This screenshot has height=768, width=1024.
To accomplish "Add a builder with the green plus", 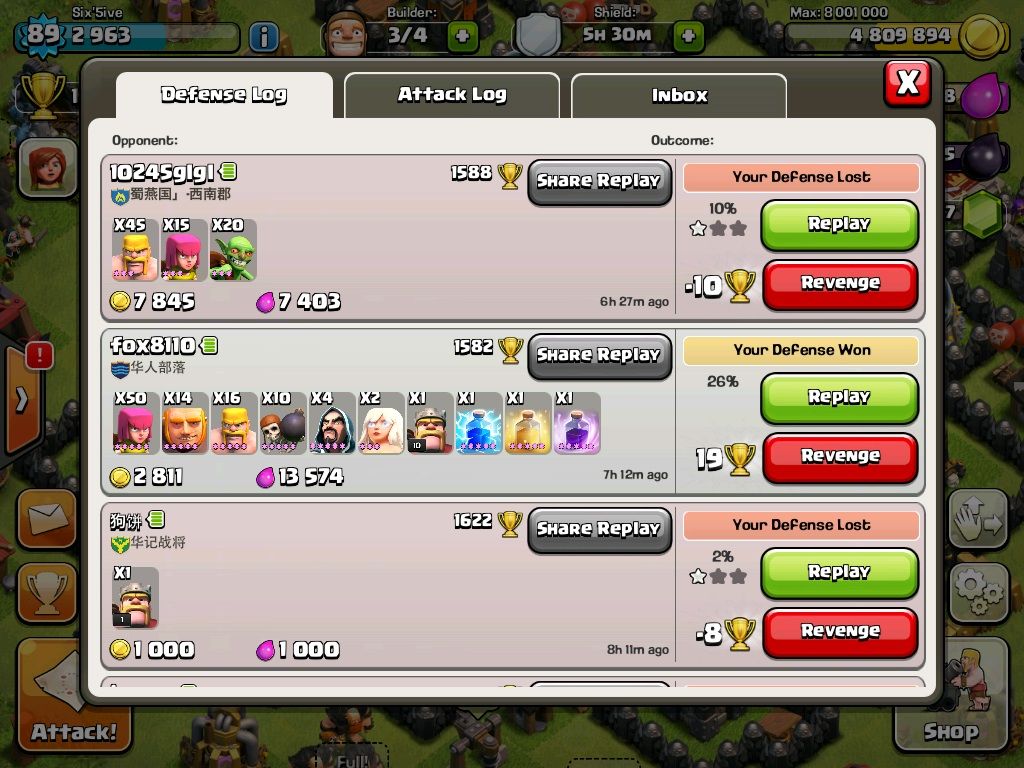I will coord(462,36).
